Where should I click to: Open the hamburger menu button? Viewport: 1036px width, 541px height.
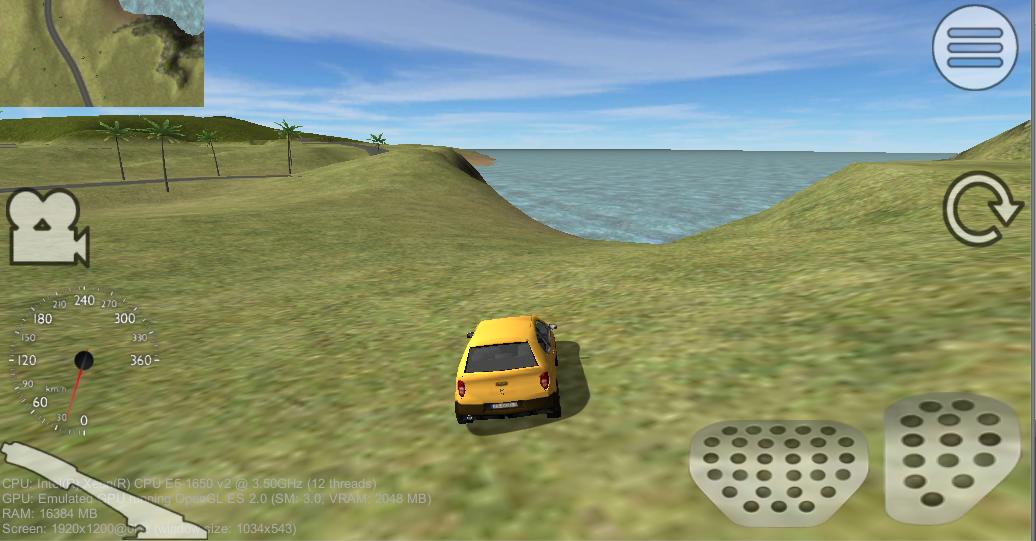974,47
